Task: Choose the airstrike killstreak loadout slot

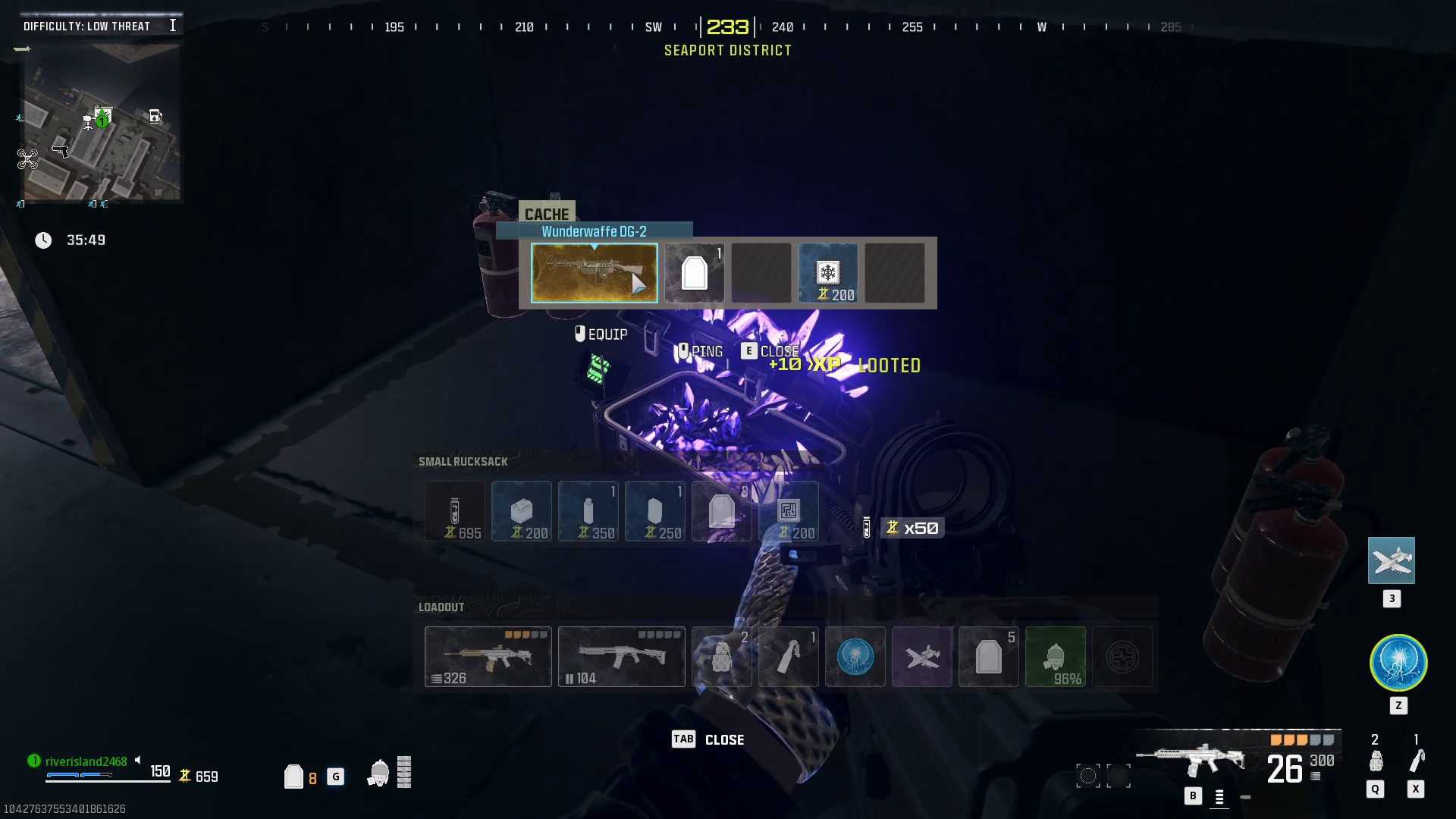Action: (922, 657)
